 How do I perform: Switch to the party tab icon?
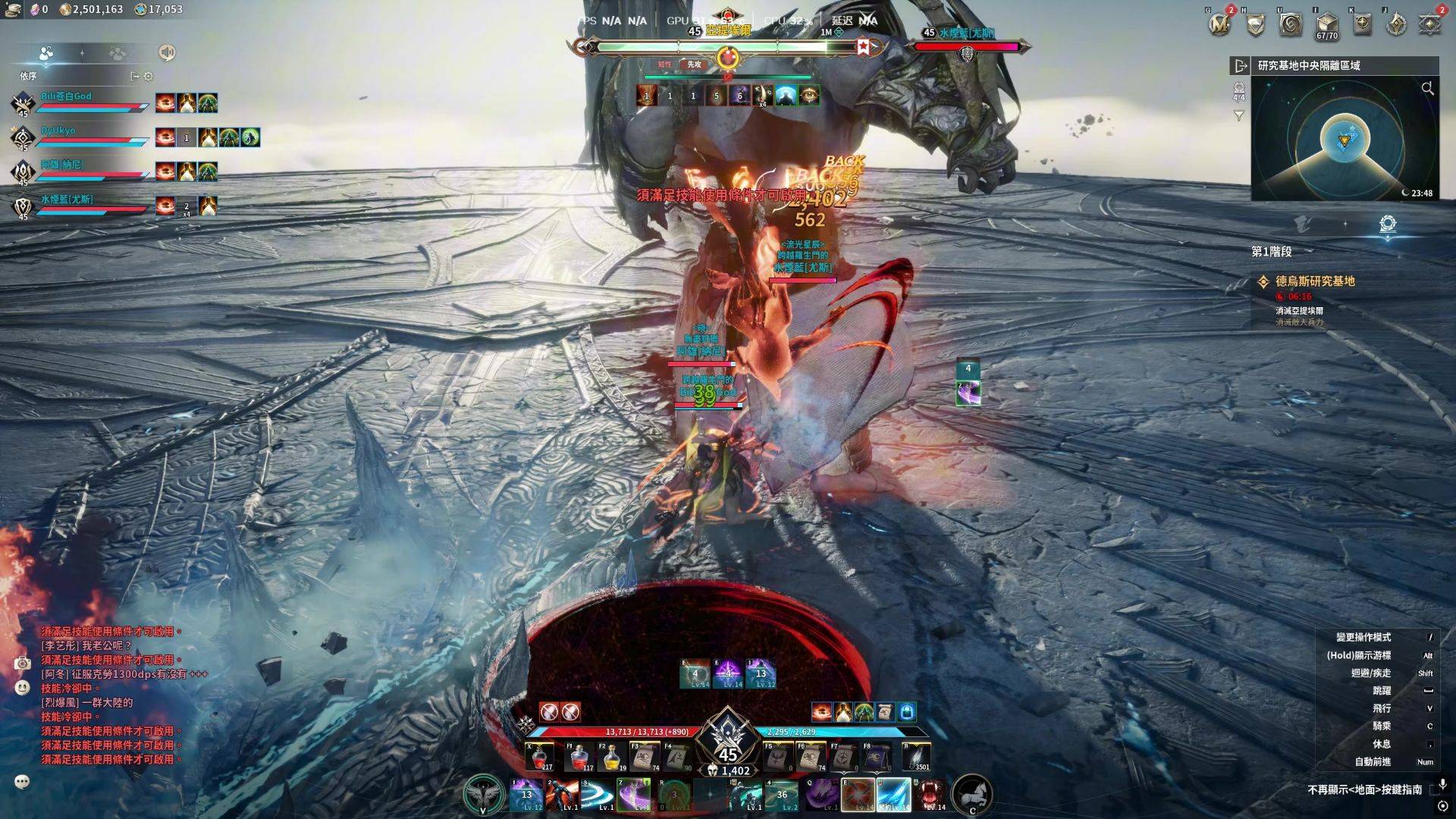point(45,53)
